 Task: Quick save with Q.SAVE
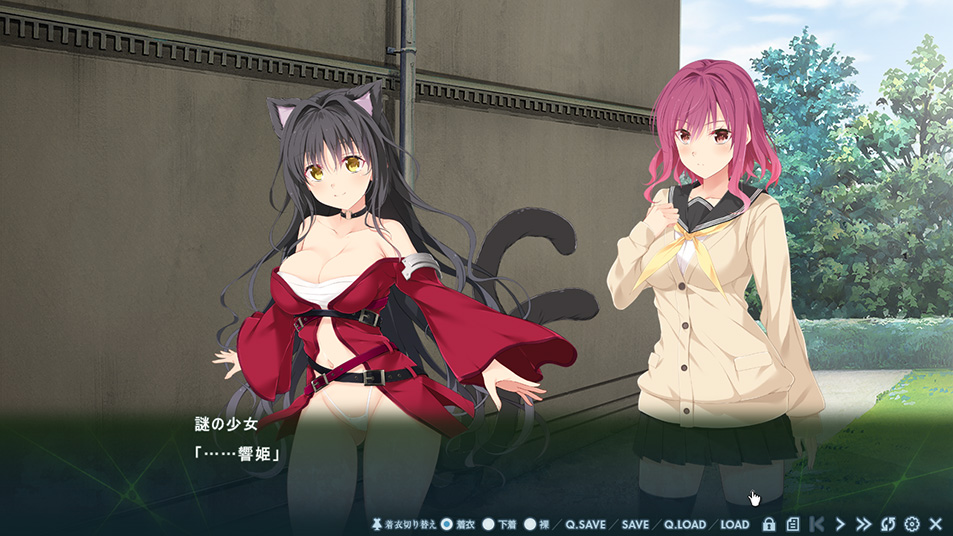[x=586, y=524]
